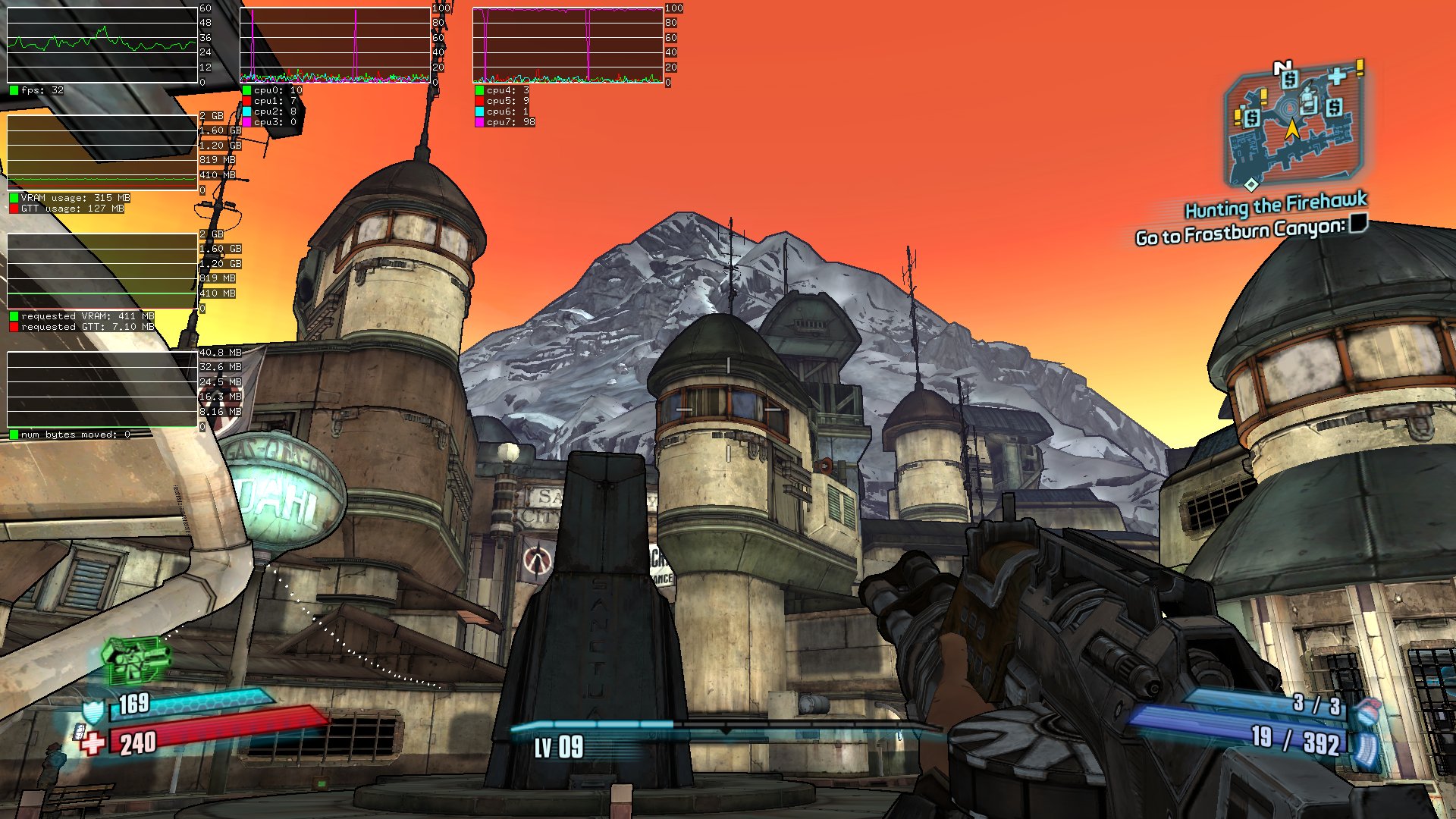Select the yellow player arrow on the minimap
The height and width of the screenshot is (819, 1456).
click(1291, 130)
